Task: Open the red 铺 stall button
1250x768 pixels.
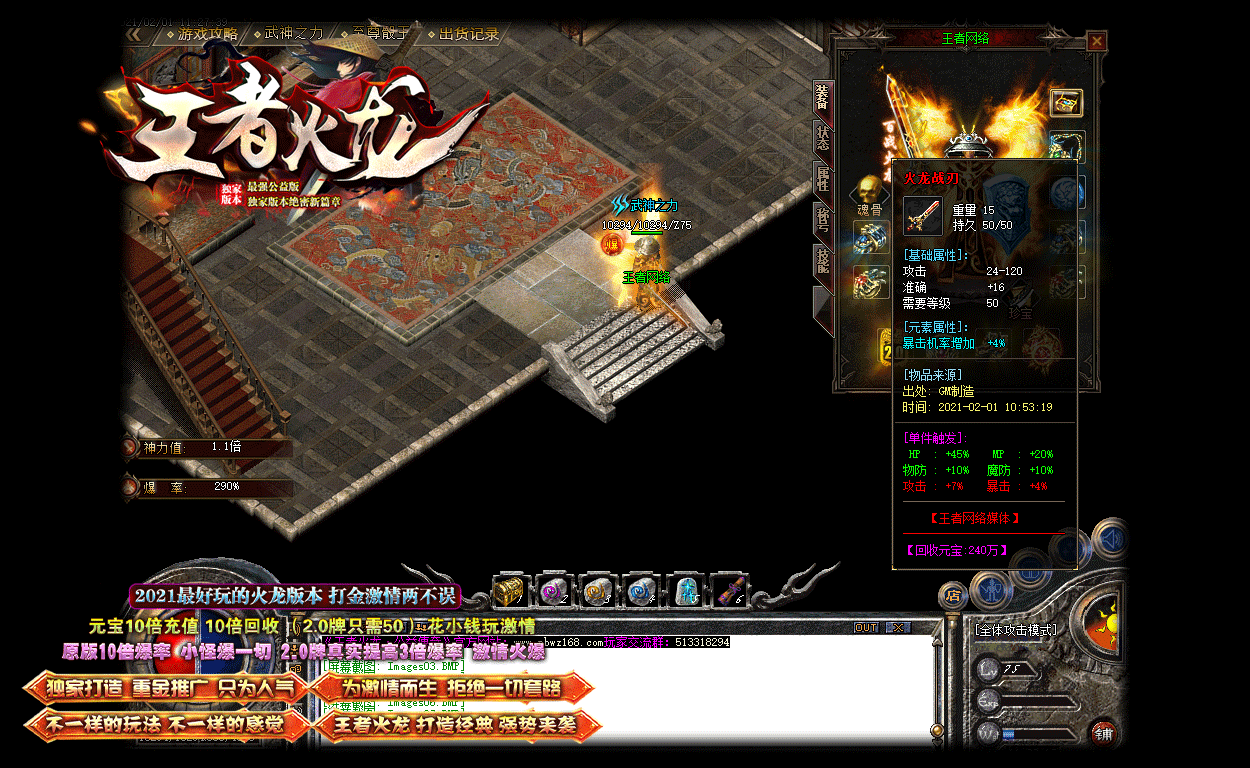Action: pyautogui.click(x=1103, y=732)
